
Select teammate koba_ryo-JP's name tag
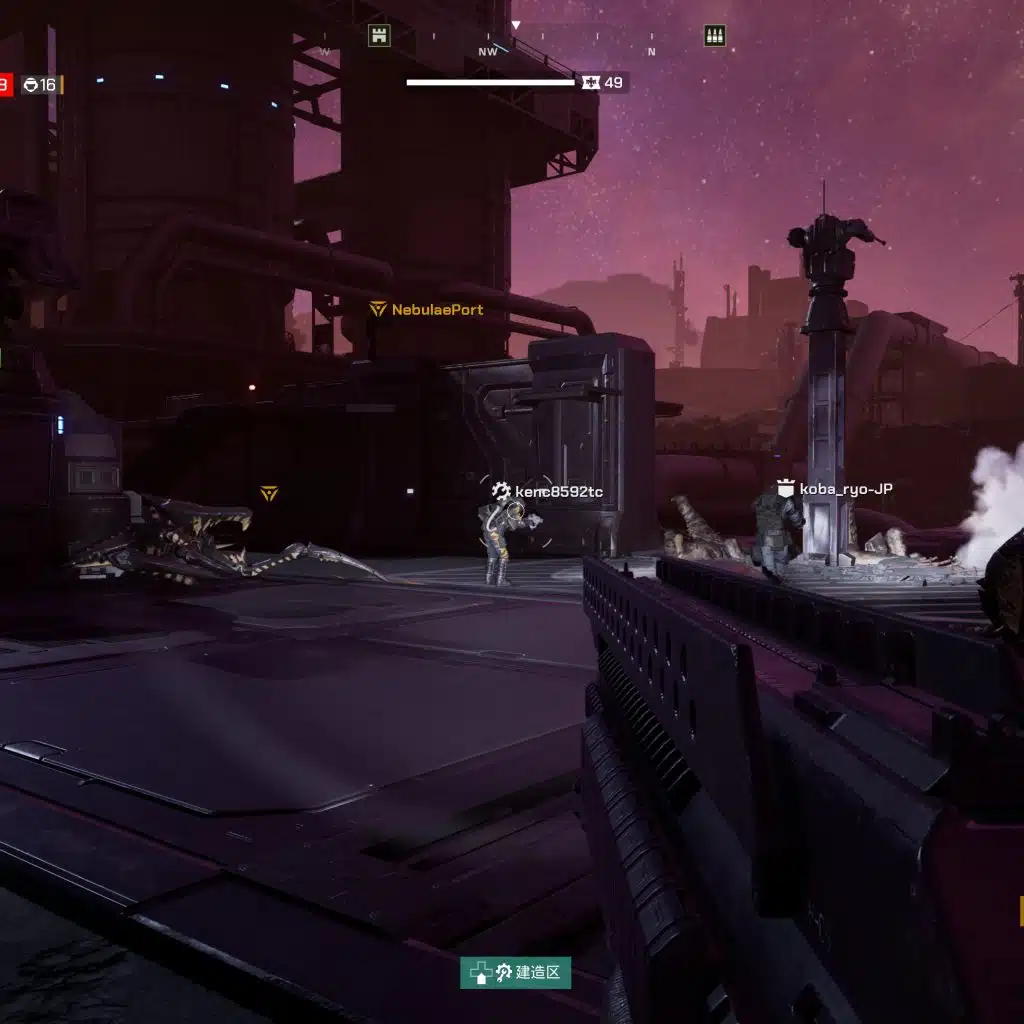(835, 489)
